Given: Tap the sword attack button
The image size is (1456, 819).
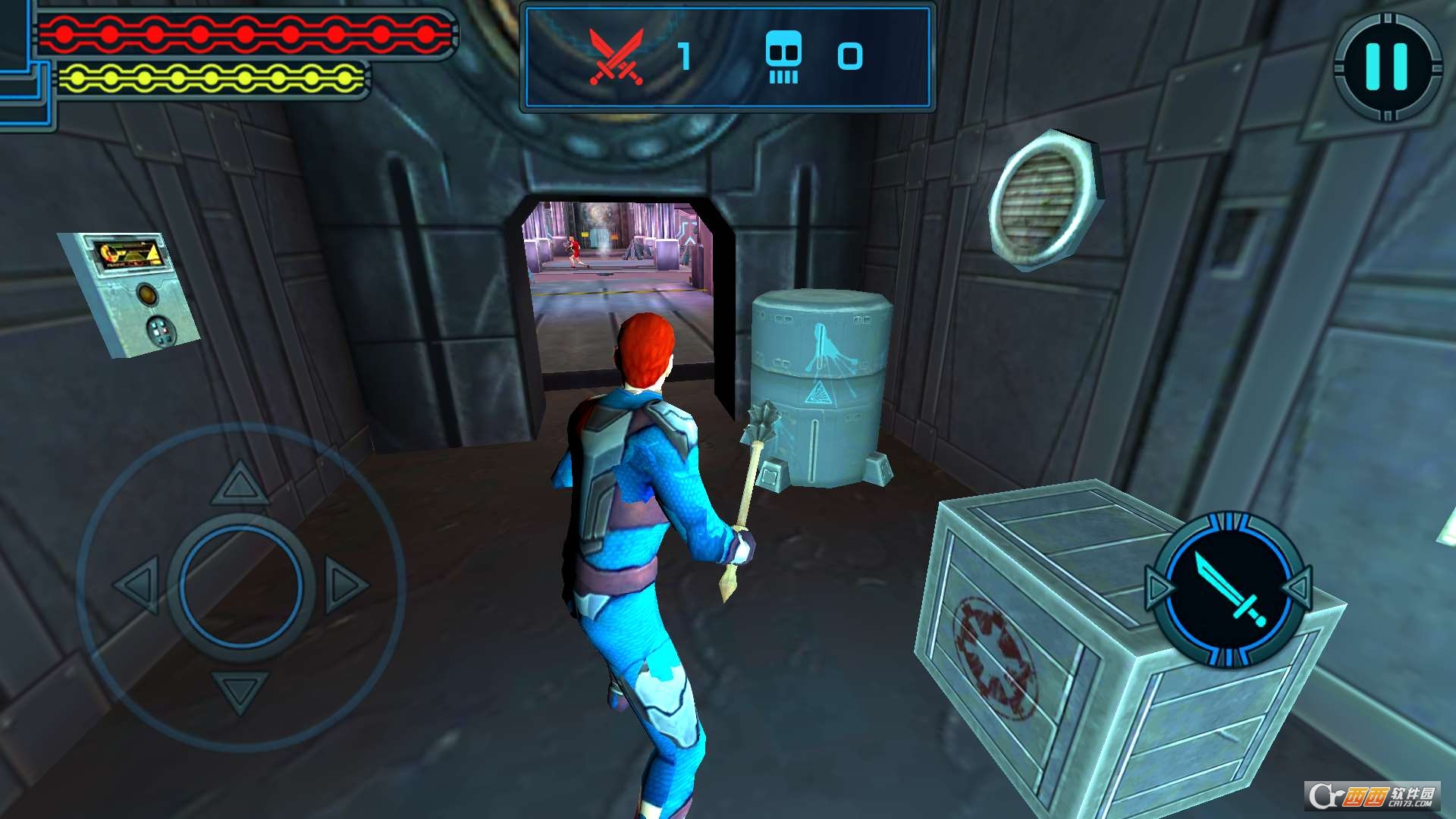Looking at the screenshot, I should (1228, 588).
